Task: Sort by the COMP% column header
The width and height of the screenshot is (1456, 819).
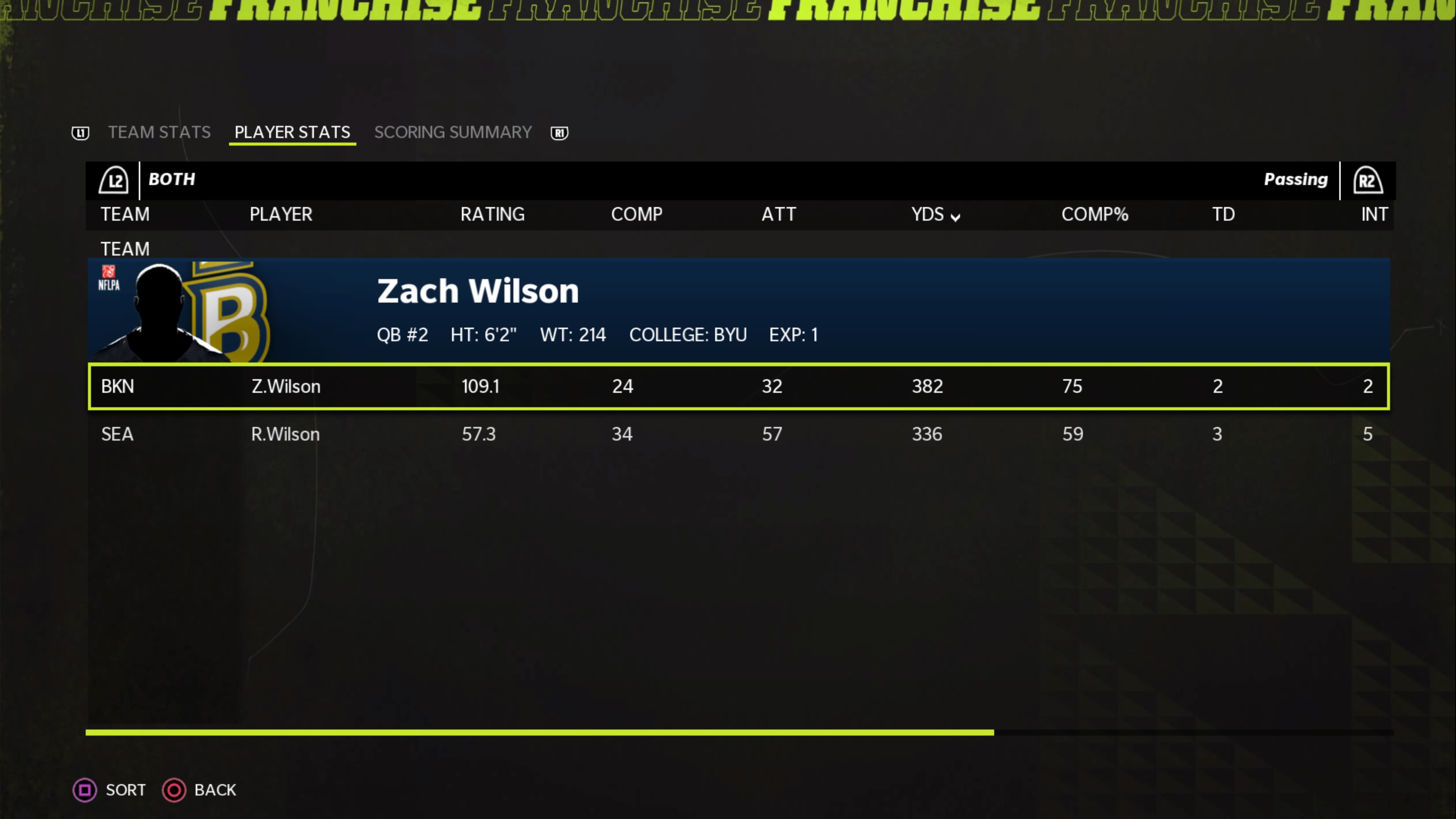Action: click(x=1094, y=215)
